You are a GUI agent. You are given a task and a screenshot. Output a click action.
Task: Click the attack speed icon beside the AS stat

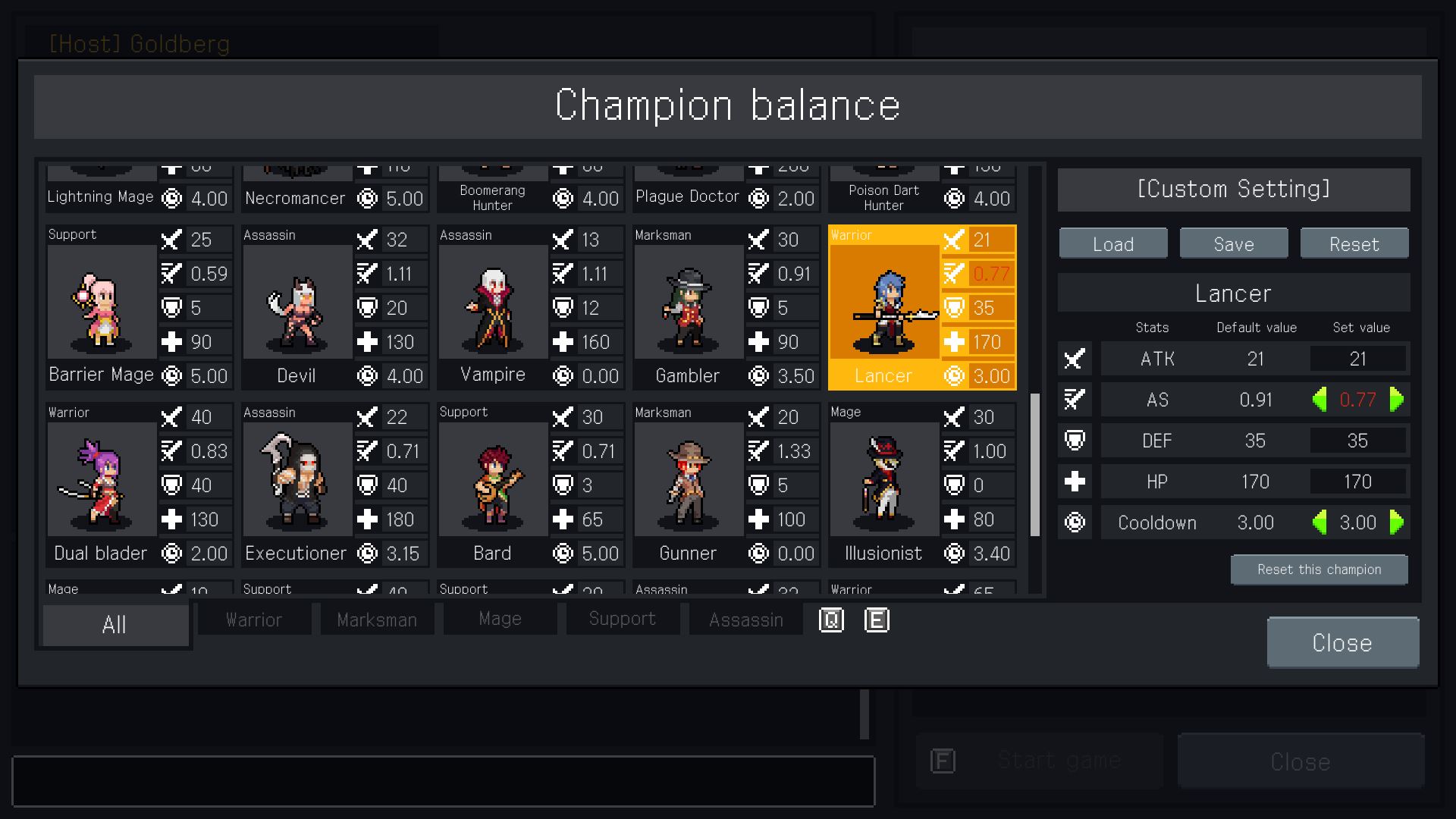click(1074, 400)
